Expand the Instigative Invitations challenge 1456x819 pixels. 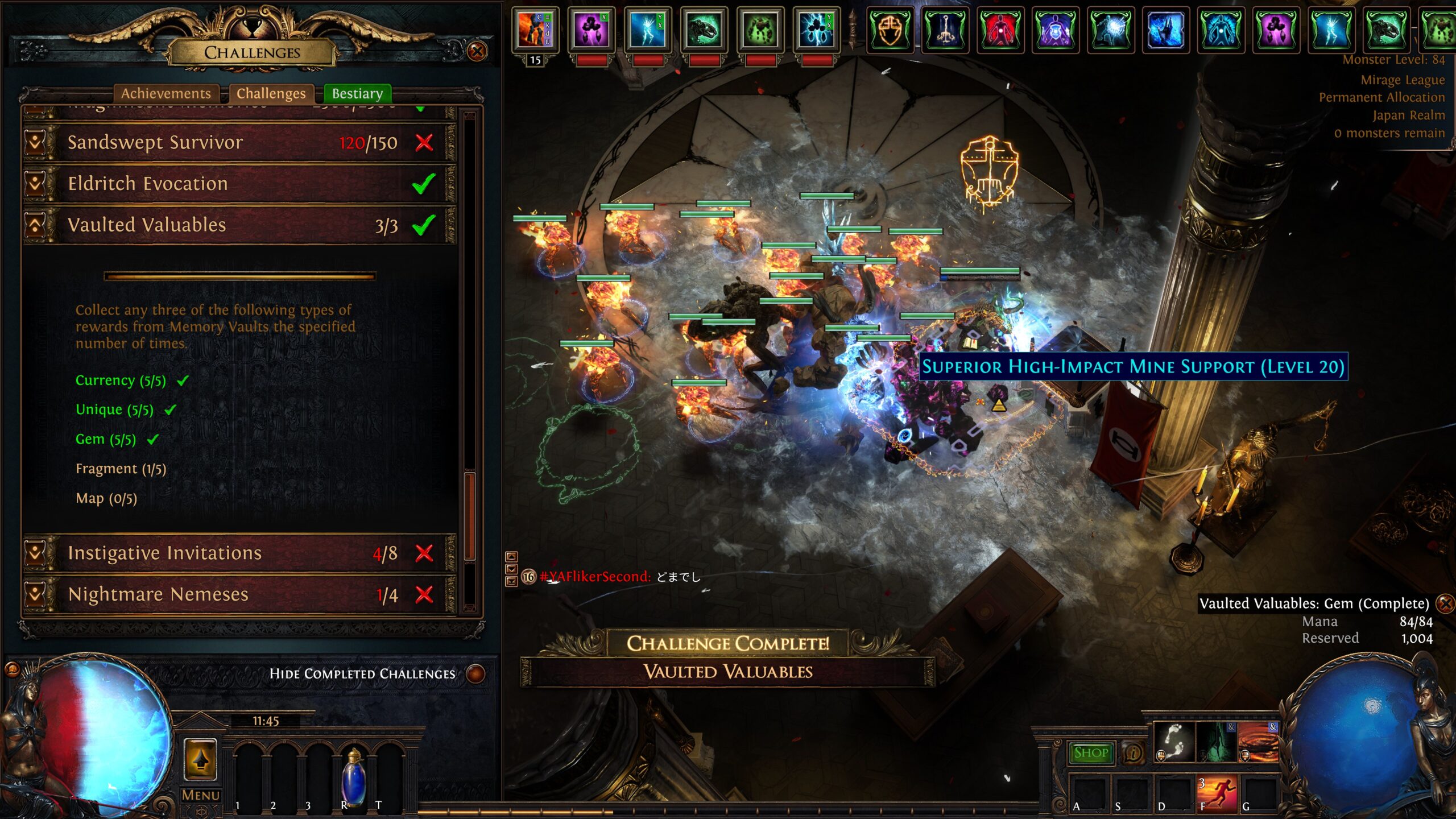click(35, 553)
